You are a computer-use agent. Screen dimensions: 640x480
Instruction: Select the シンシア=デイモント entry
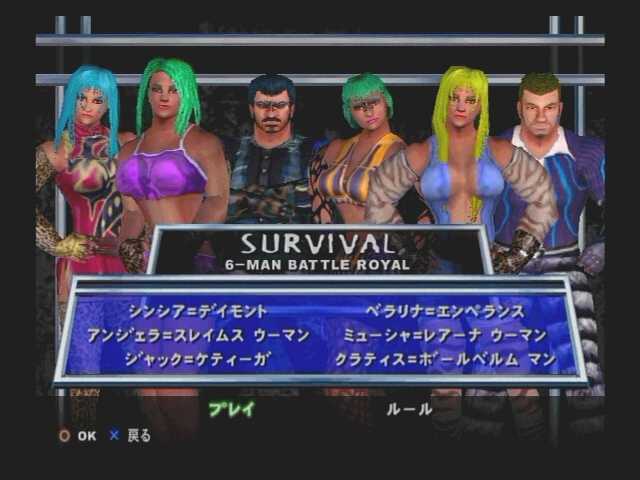coord(198,311)
